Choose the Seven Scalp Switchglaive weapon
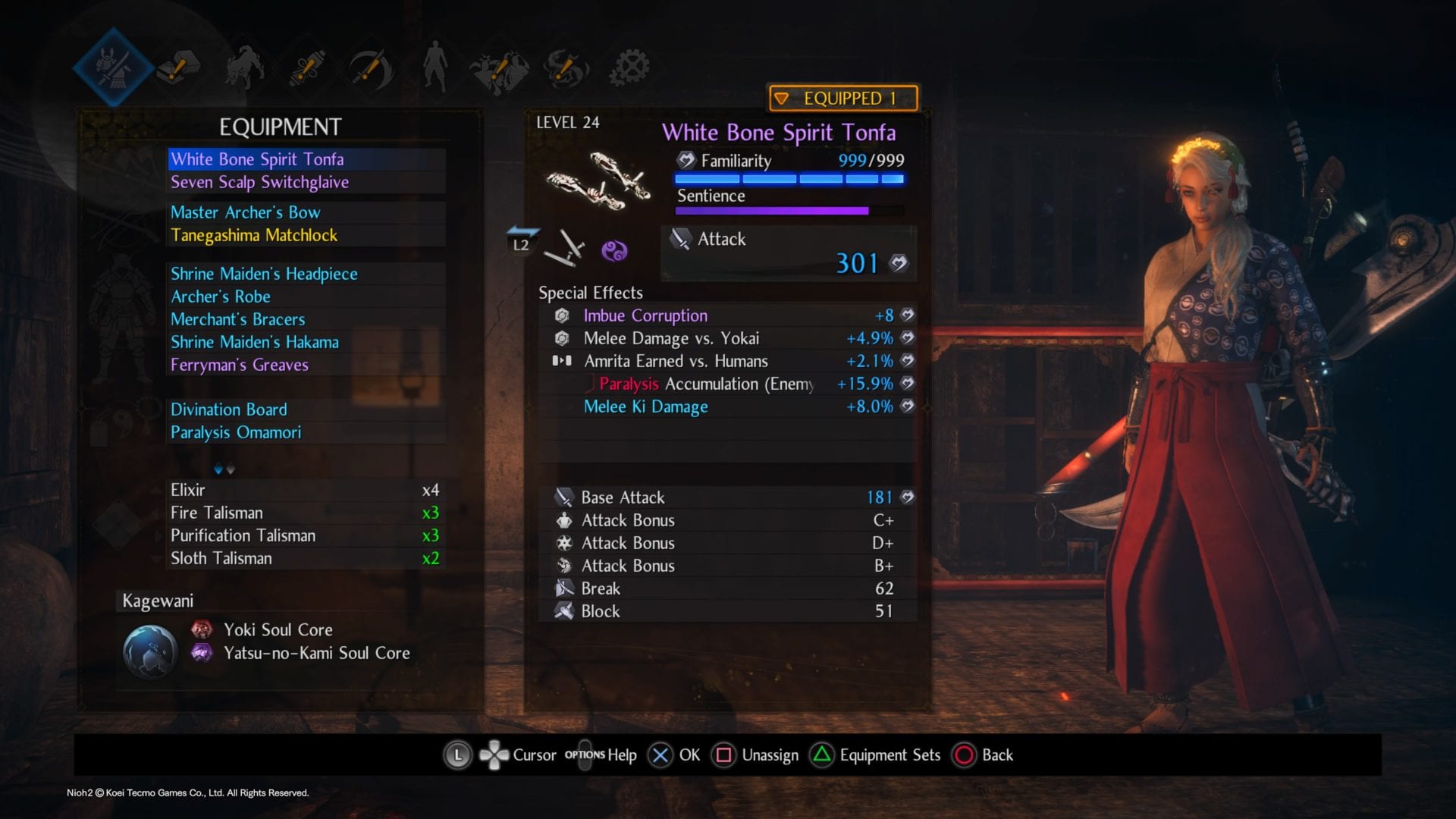Screen dimensions: 1456x819 (259, 182)
